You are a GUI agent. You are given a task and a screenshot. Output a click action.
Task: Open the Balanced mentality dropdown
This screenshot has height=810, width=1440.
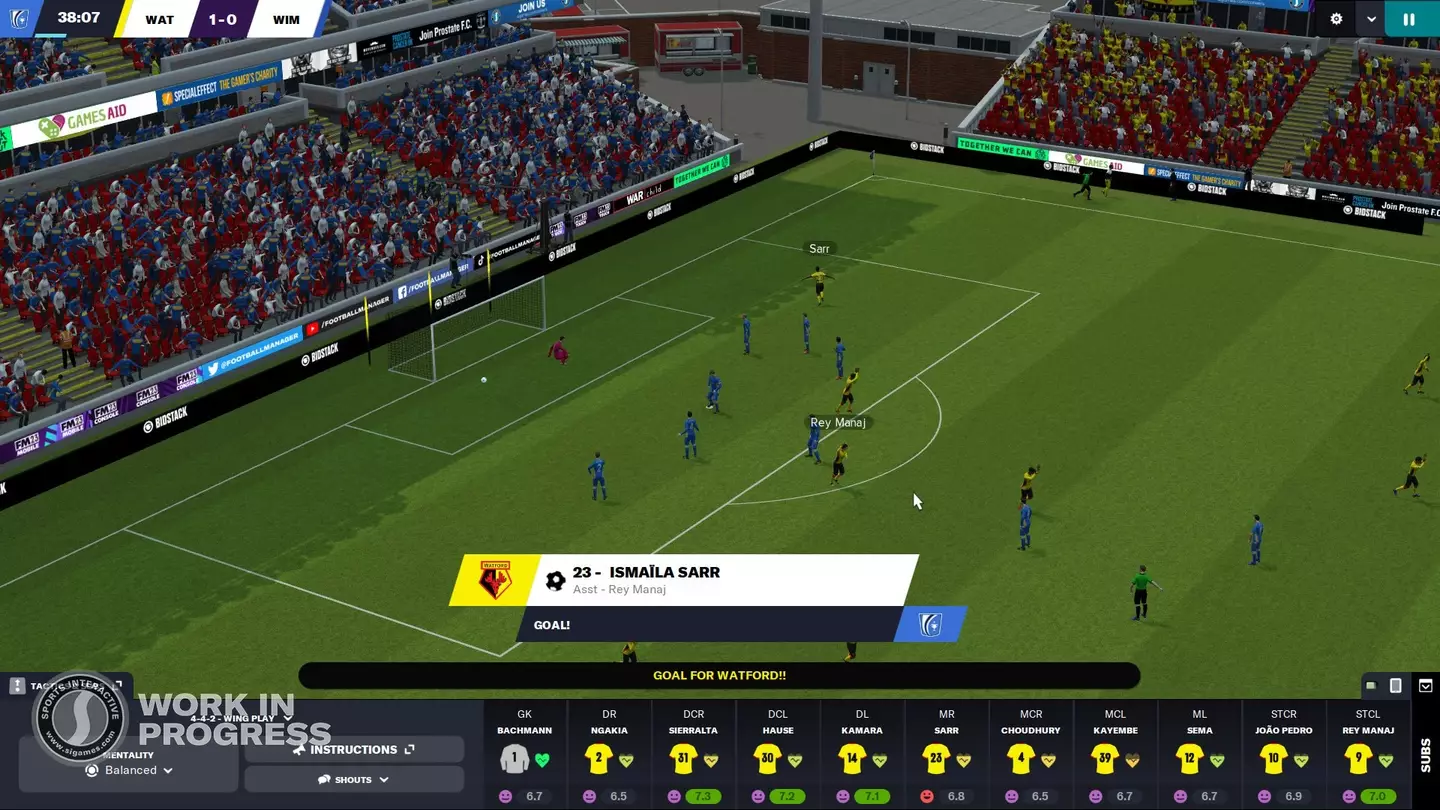click(x=130, y=770)
